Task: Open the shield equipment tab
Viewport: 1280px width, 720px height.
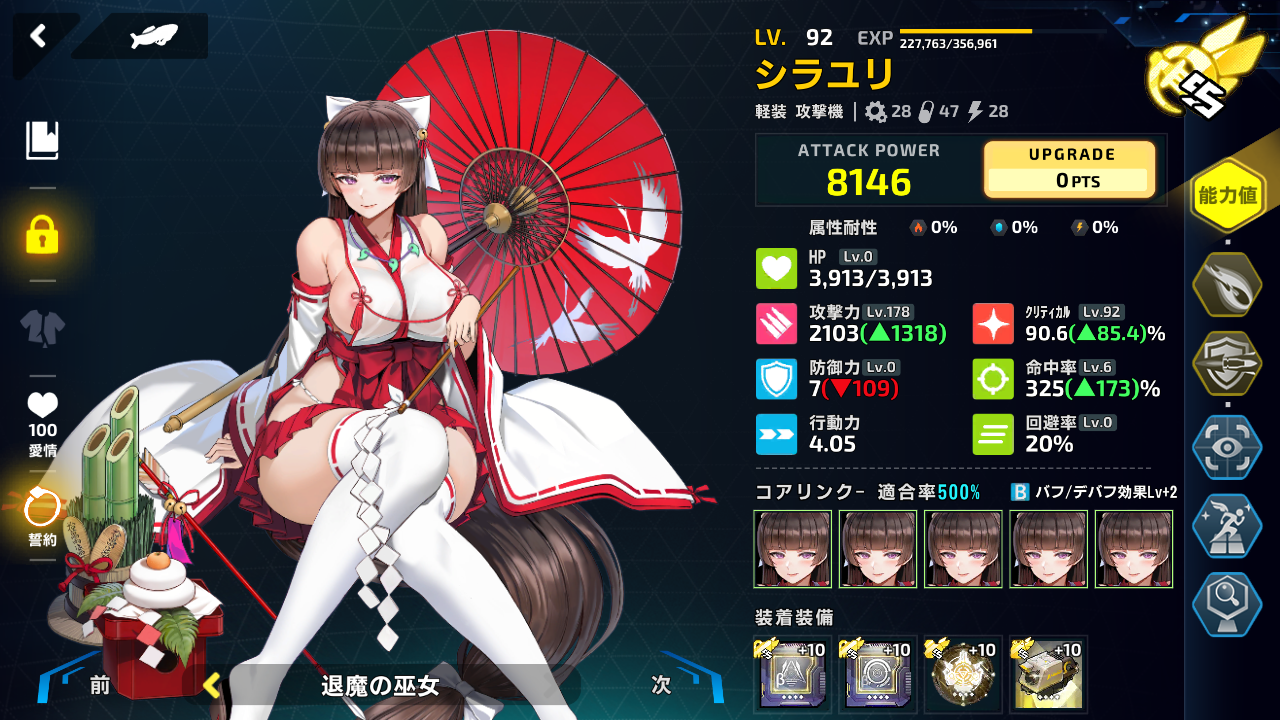Action: (x=1227, y=365)
